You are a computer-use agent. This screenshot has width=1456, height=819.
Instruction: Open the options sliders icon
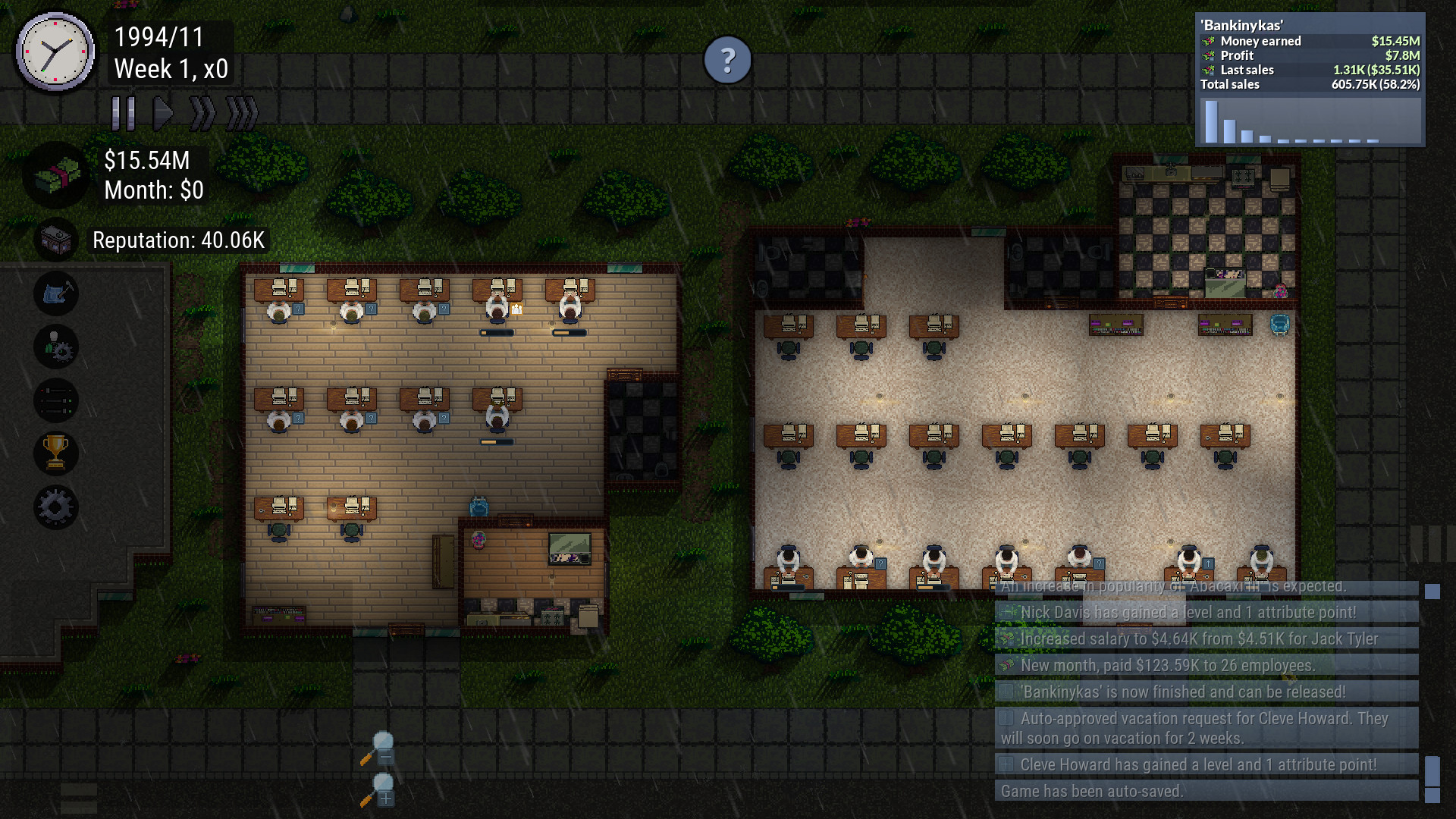[57, 400]
